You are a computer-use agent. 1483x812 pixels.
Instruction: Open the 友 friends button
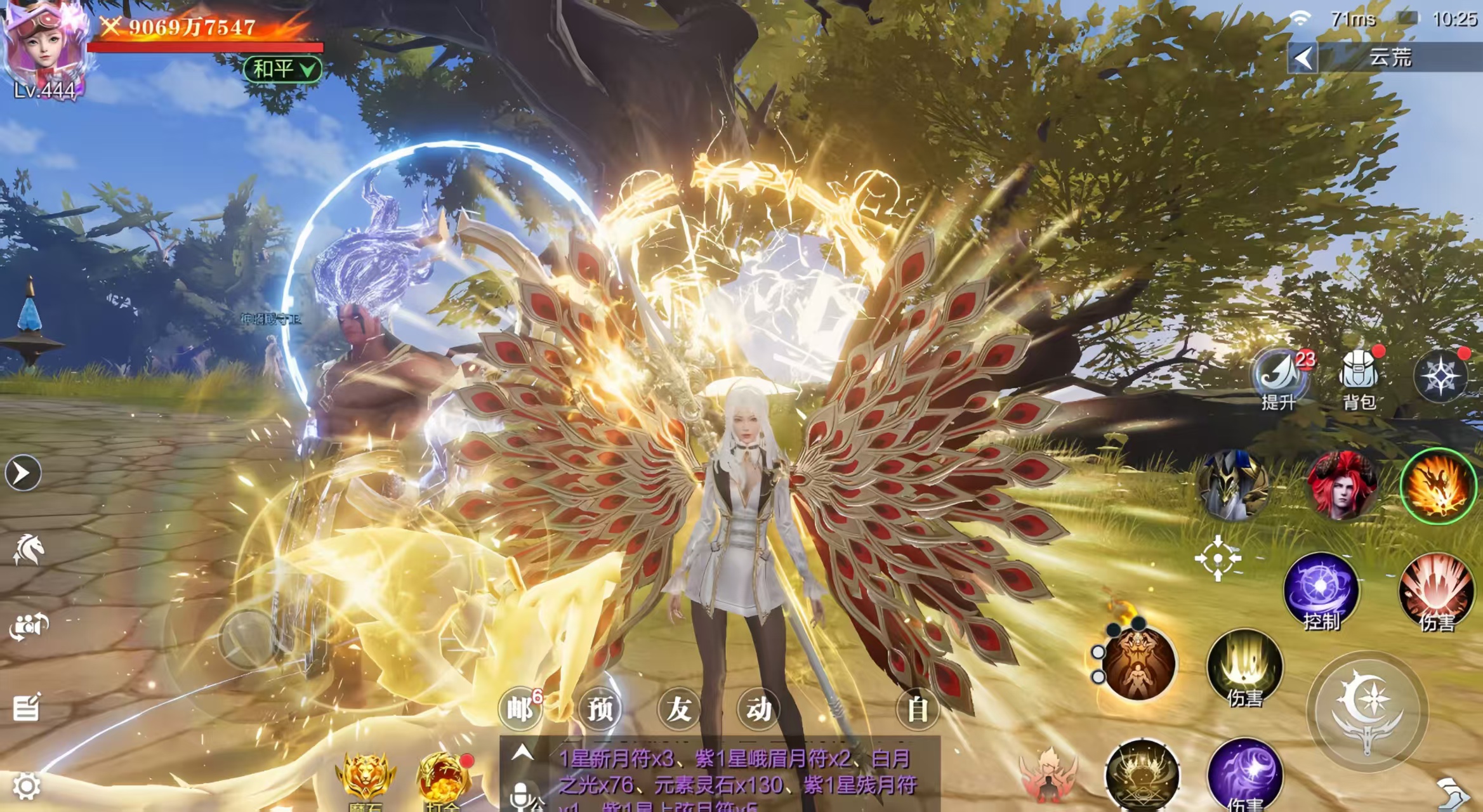[x=678, y=709]
